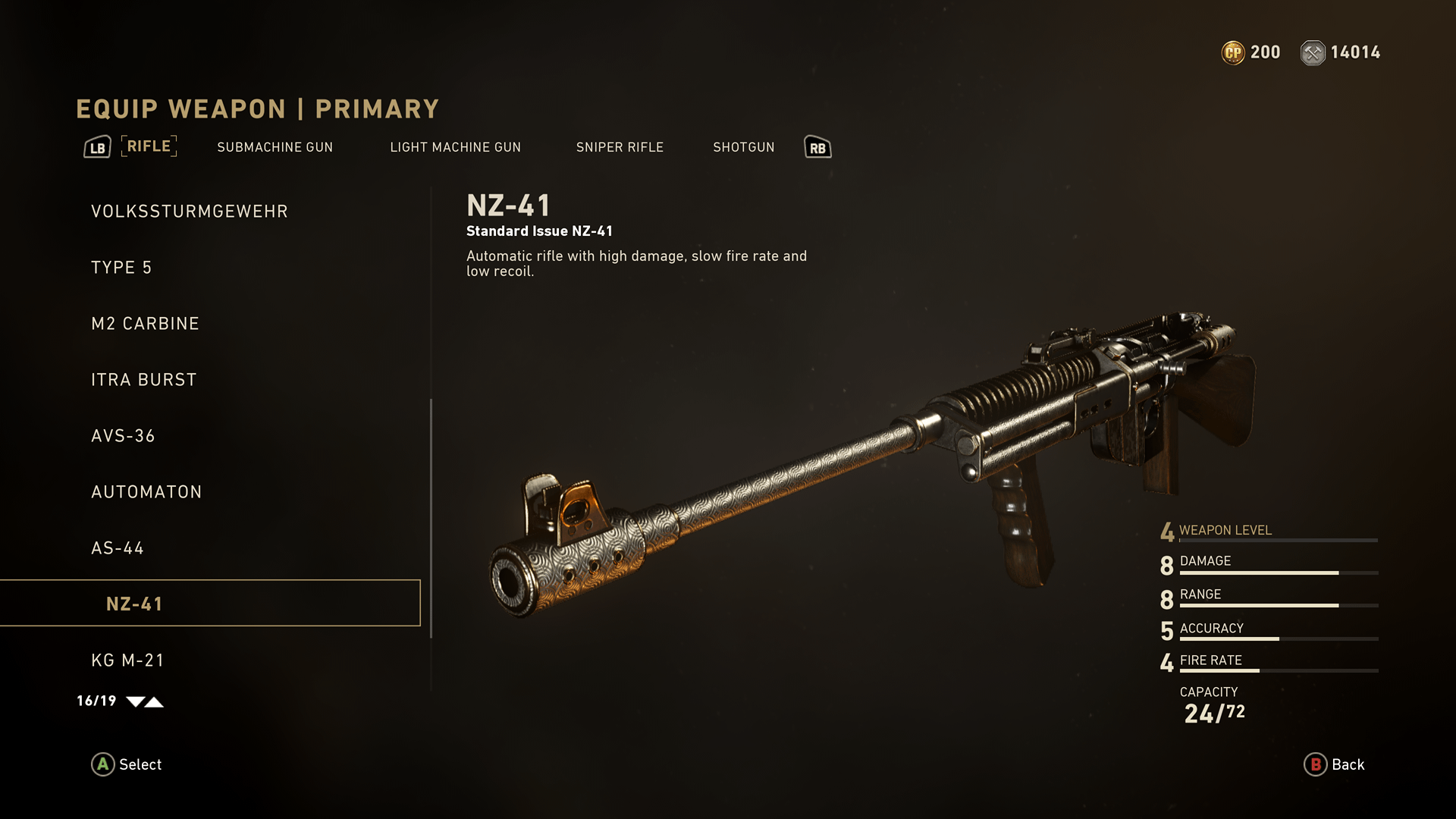
Task: Select the M2 Carbine from the list
Action: [x=145, y=324]
